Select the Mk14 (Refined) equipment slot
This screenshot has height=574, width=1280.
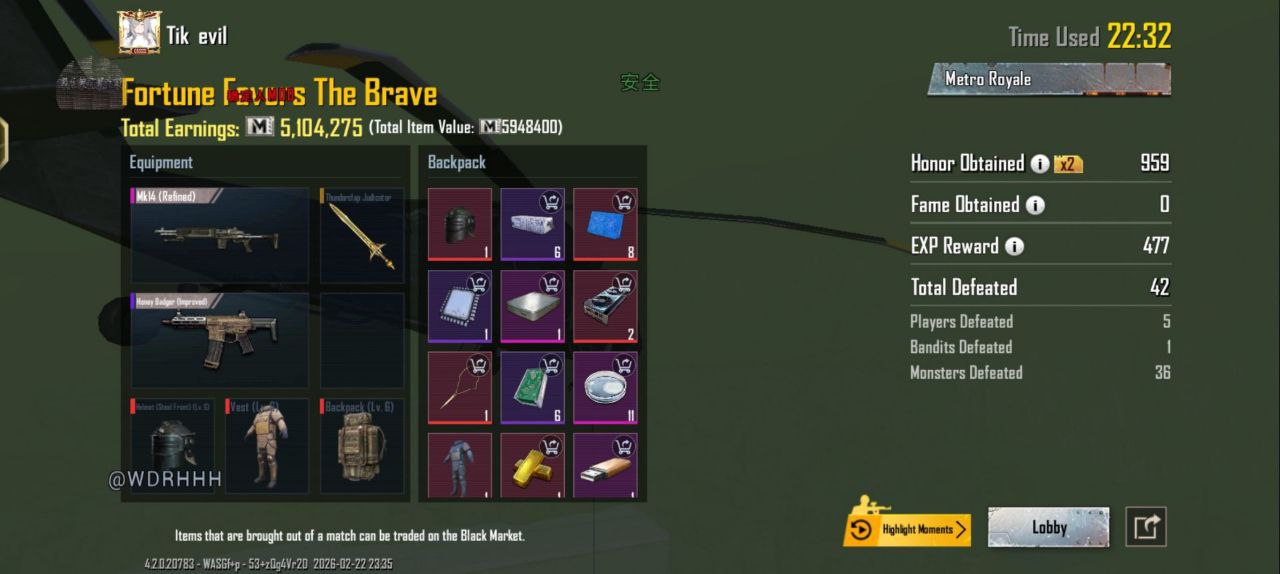click(219, 236)
